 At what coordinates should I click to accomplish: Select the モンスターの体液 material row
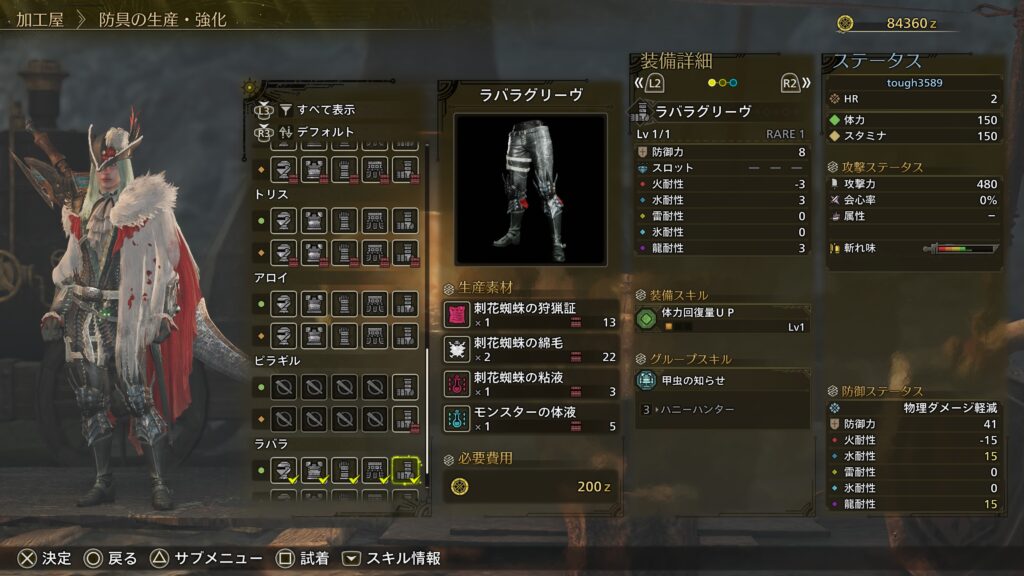pyautogui.click(x=530, y=418)
